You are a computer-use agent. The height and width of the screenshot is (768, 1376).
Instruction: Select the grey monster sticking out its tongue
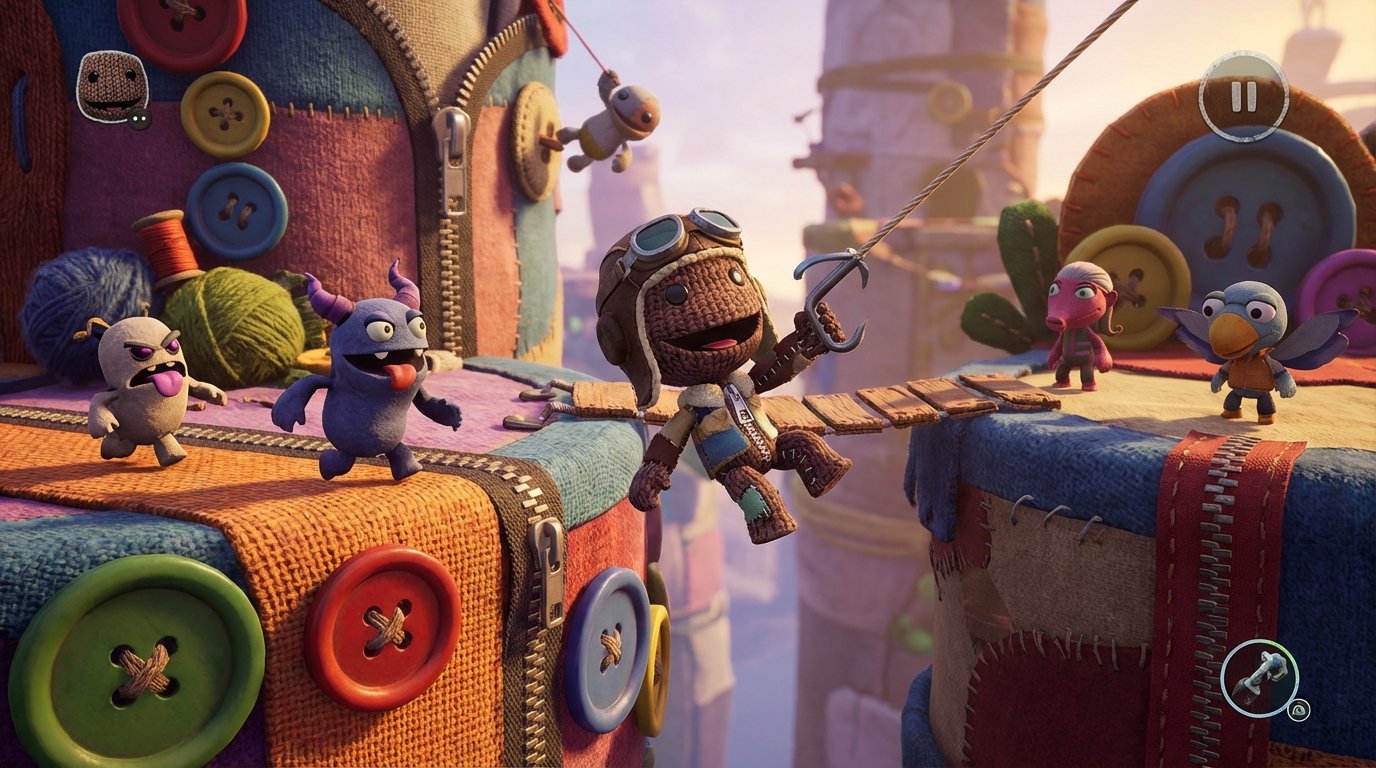click(140, 390)
